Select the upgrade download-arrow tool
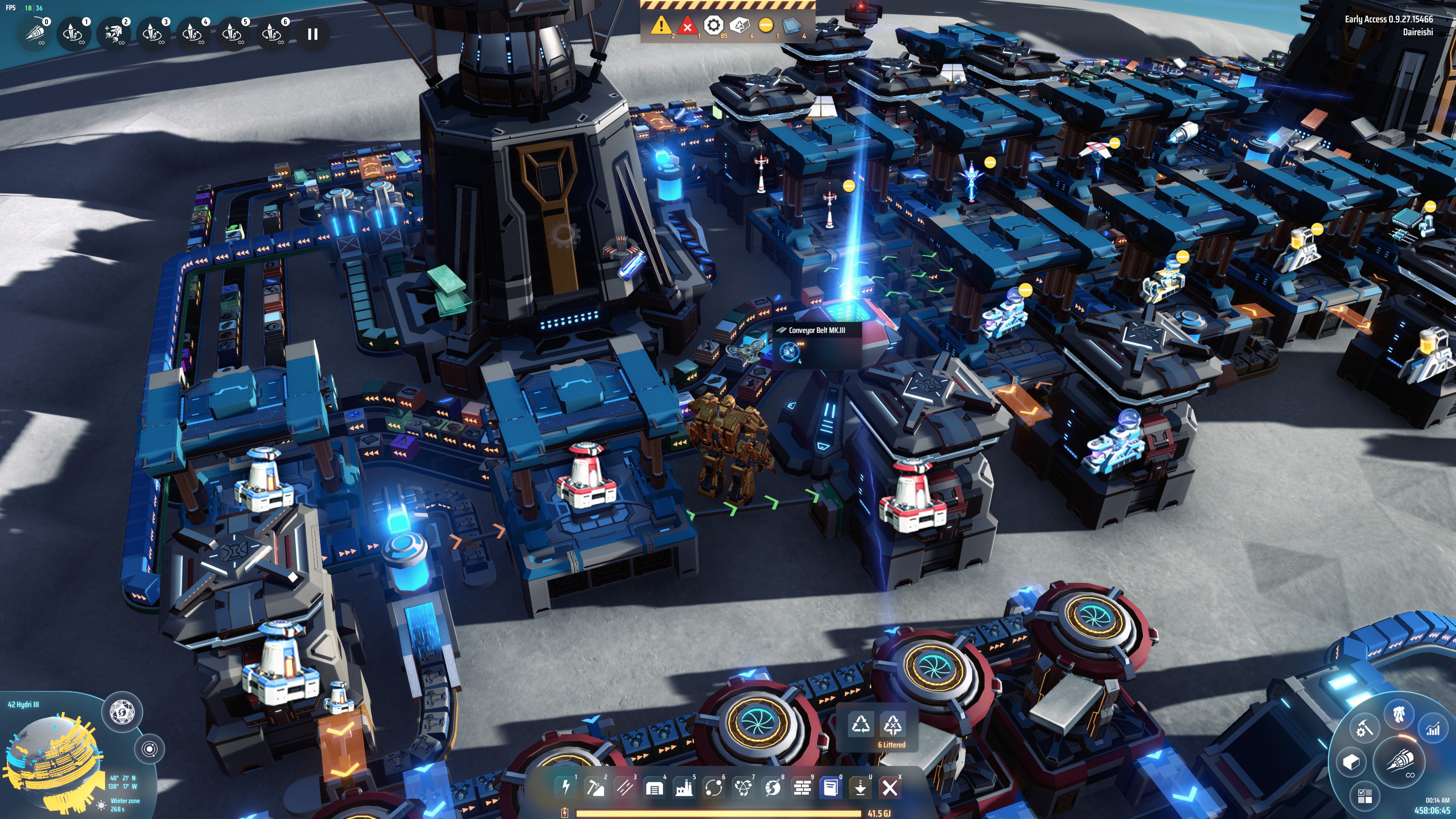1456x819 pixels. (860, 787)
